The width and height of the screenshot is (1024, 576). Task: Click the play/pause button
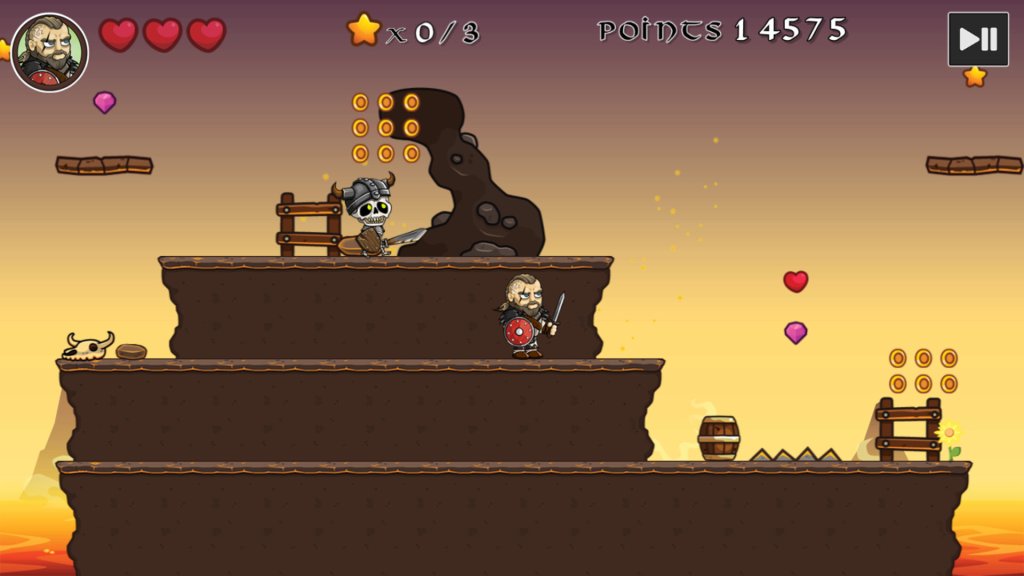point(977,39)
